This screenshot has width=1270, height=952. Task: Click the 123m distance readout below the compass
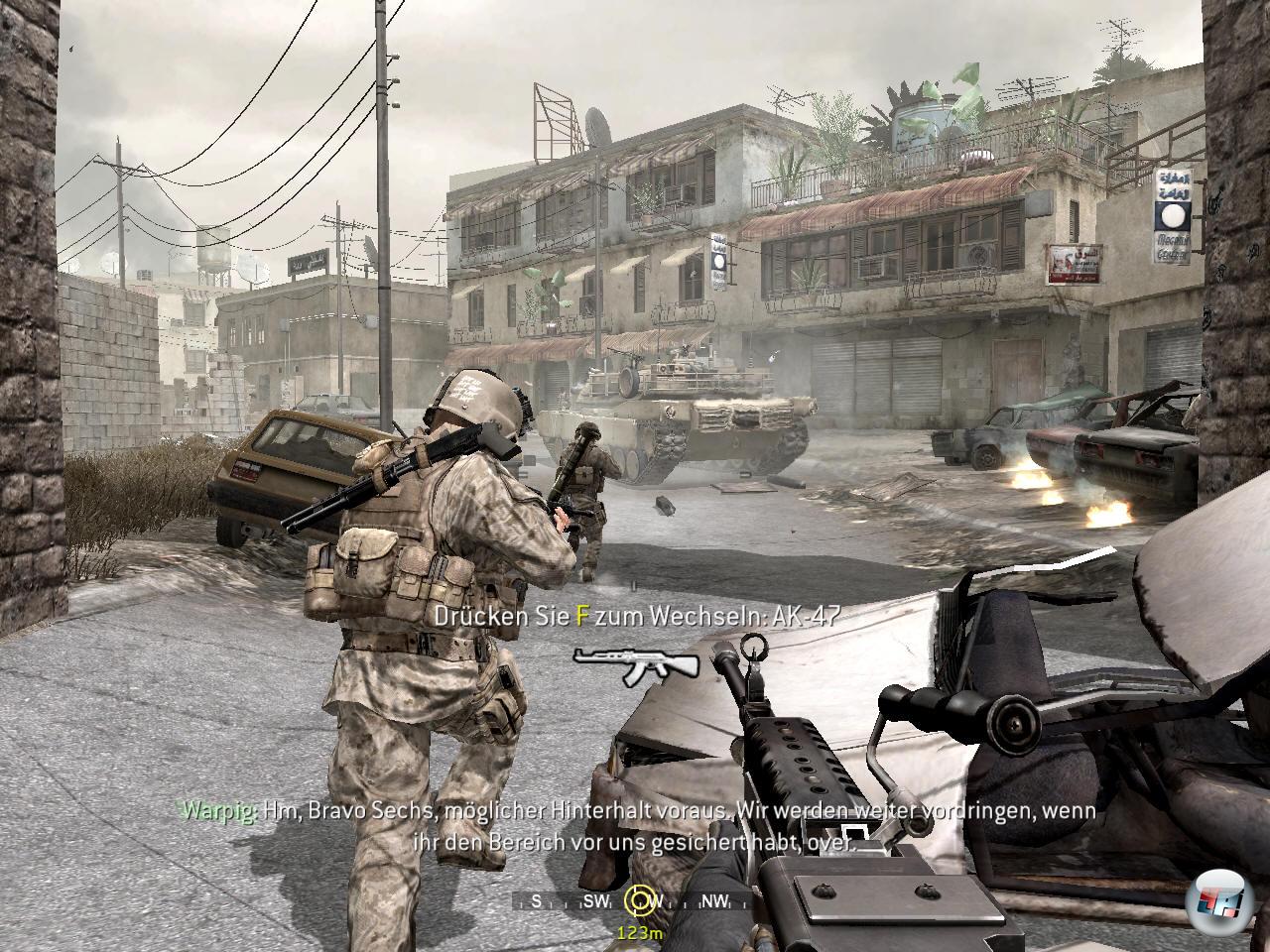click(x=640, y=933)
